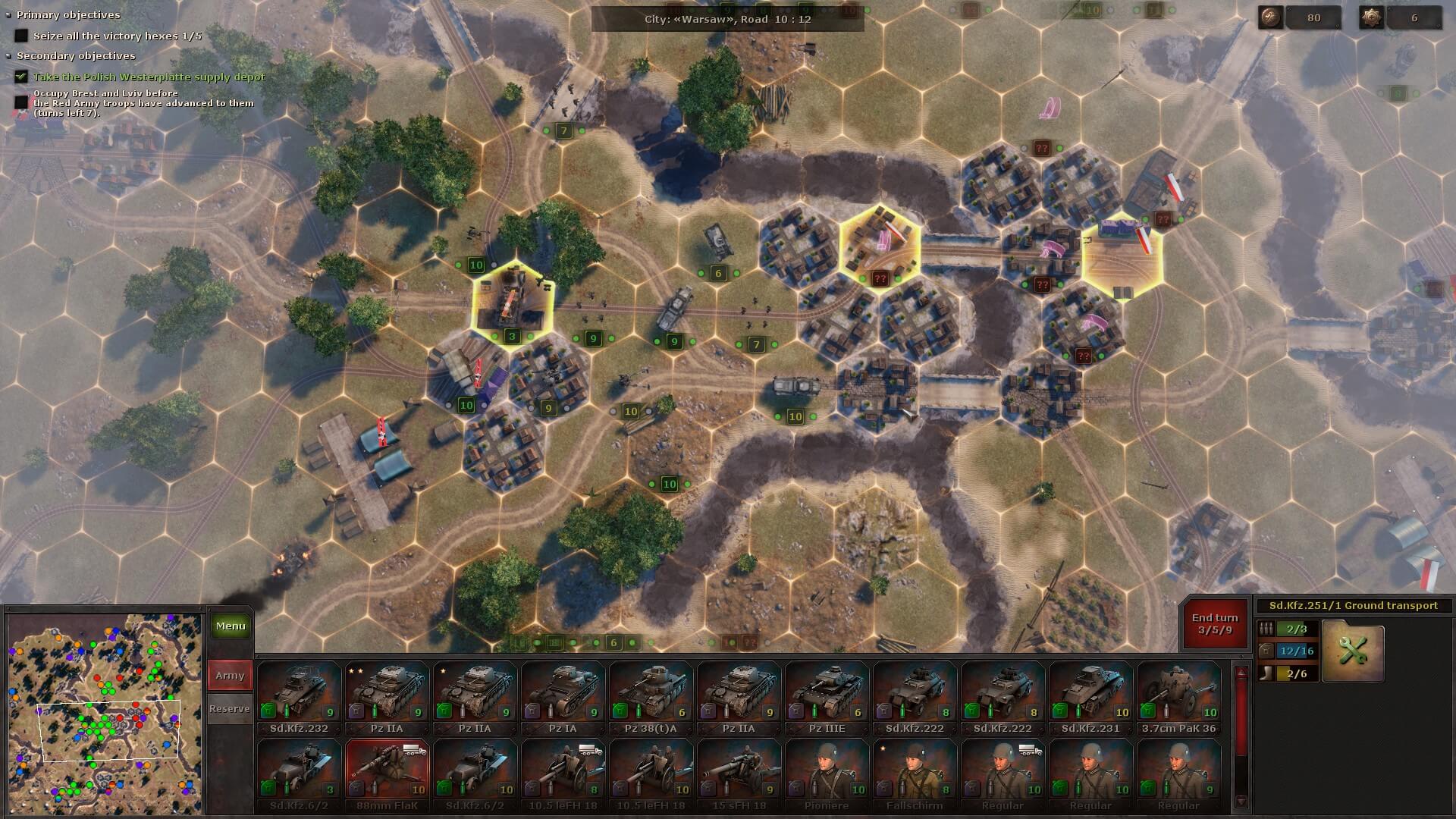The image size is (1456, 819).
Task: Select the 15 sFH 18 artillery card
Action: point(739,775)
